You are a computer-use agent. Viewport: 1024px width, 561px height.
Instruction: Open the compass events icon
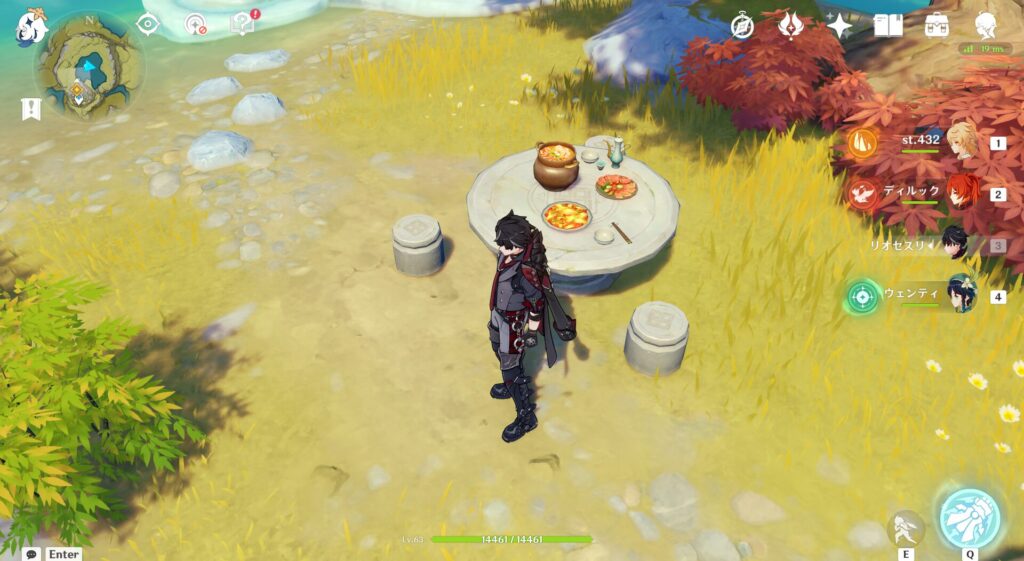click(x=742, y=26)
